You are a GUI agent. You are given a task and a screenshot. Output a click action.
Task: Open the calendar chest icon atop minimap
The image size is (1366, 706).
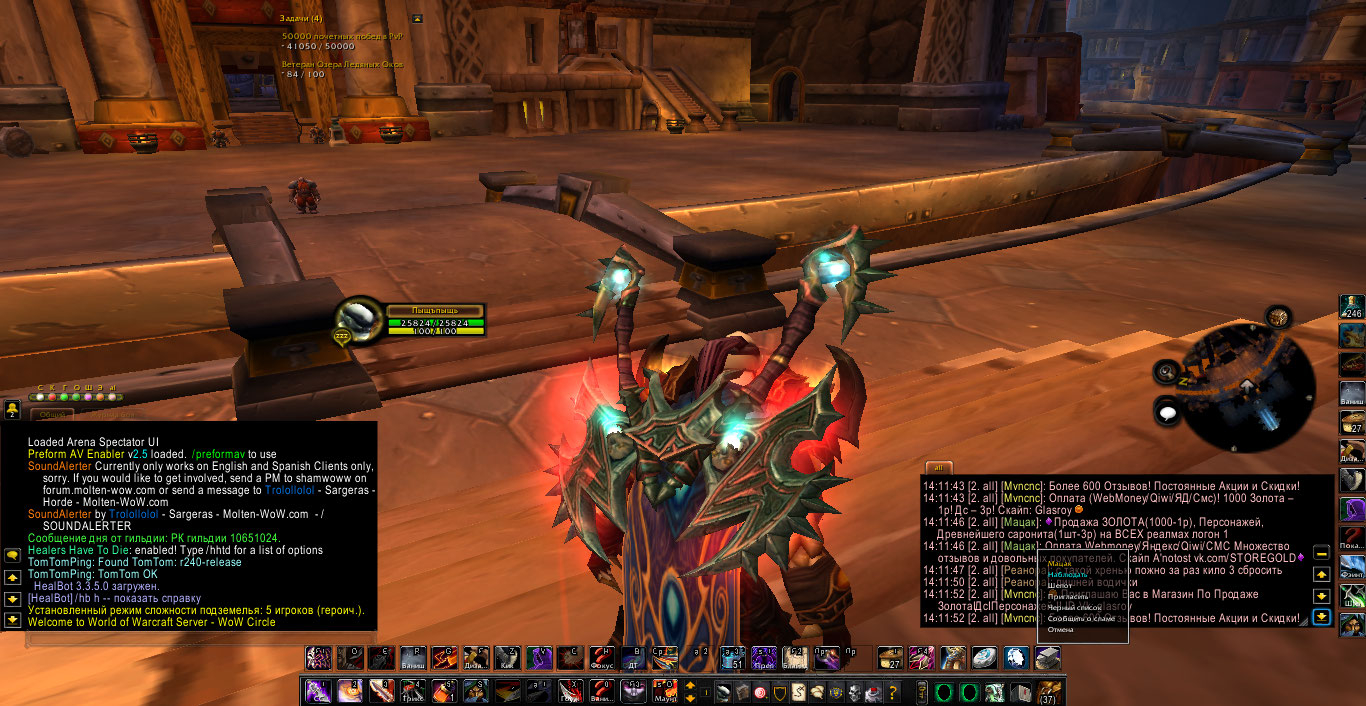click(1277, 318)
